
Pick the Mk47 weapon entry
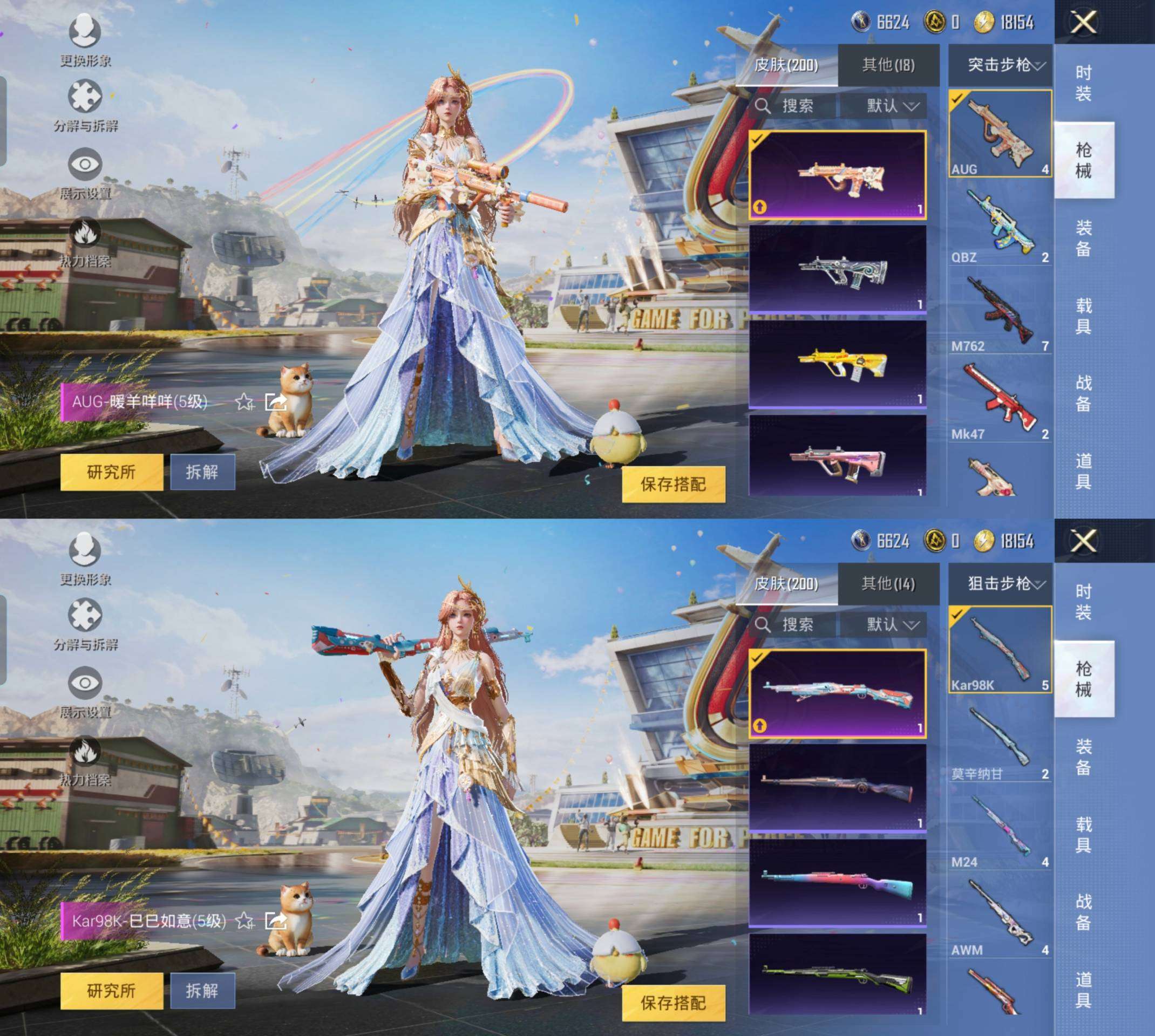pos(1000,401)
